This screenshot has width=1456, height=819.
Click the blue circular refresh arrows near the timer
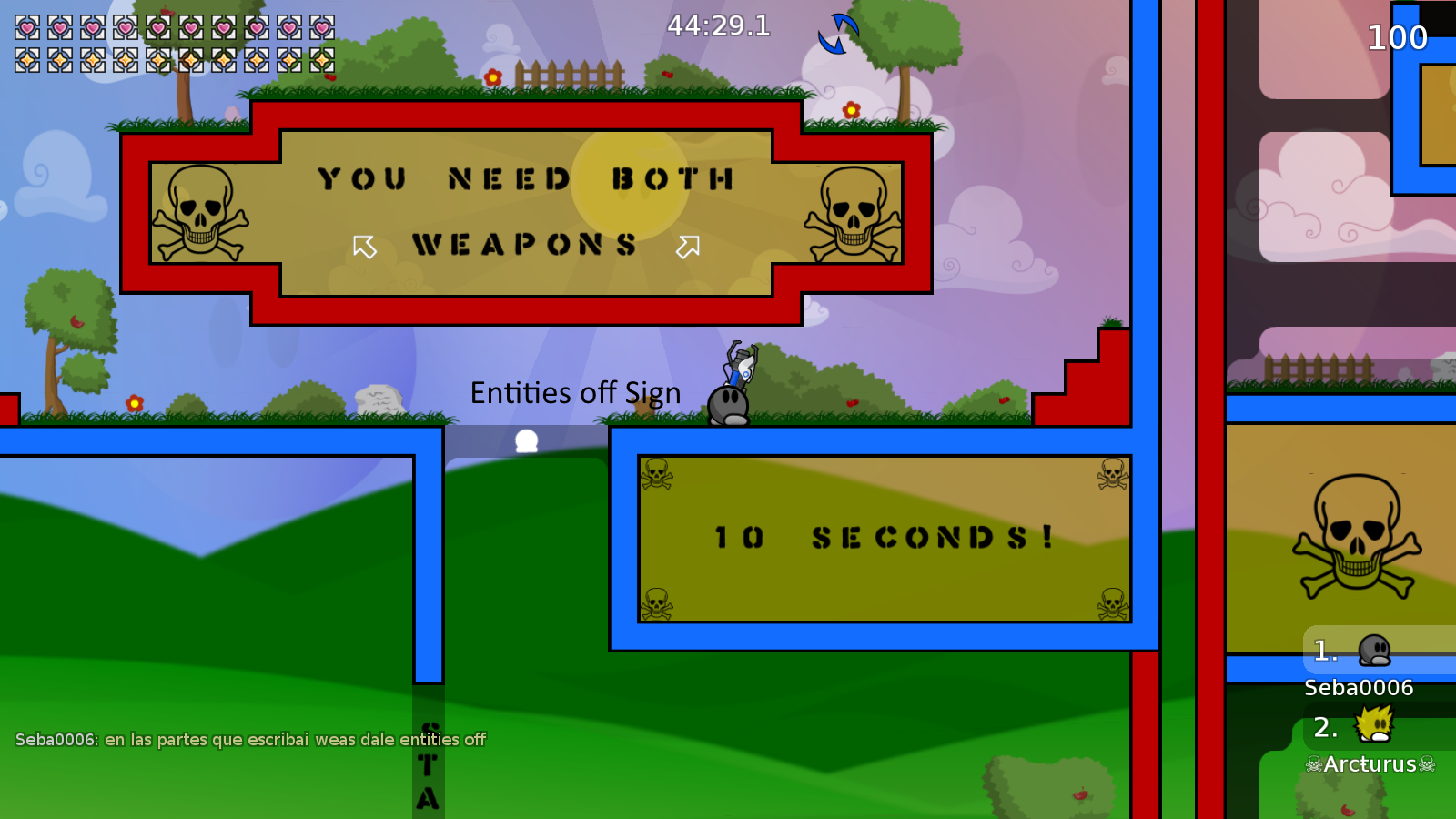click(x=835, y=32)
